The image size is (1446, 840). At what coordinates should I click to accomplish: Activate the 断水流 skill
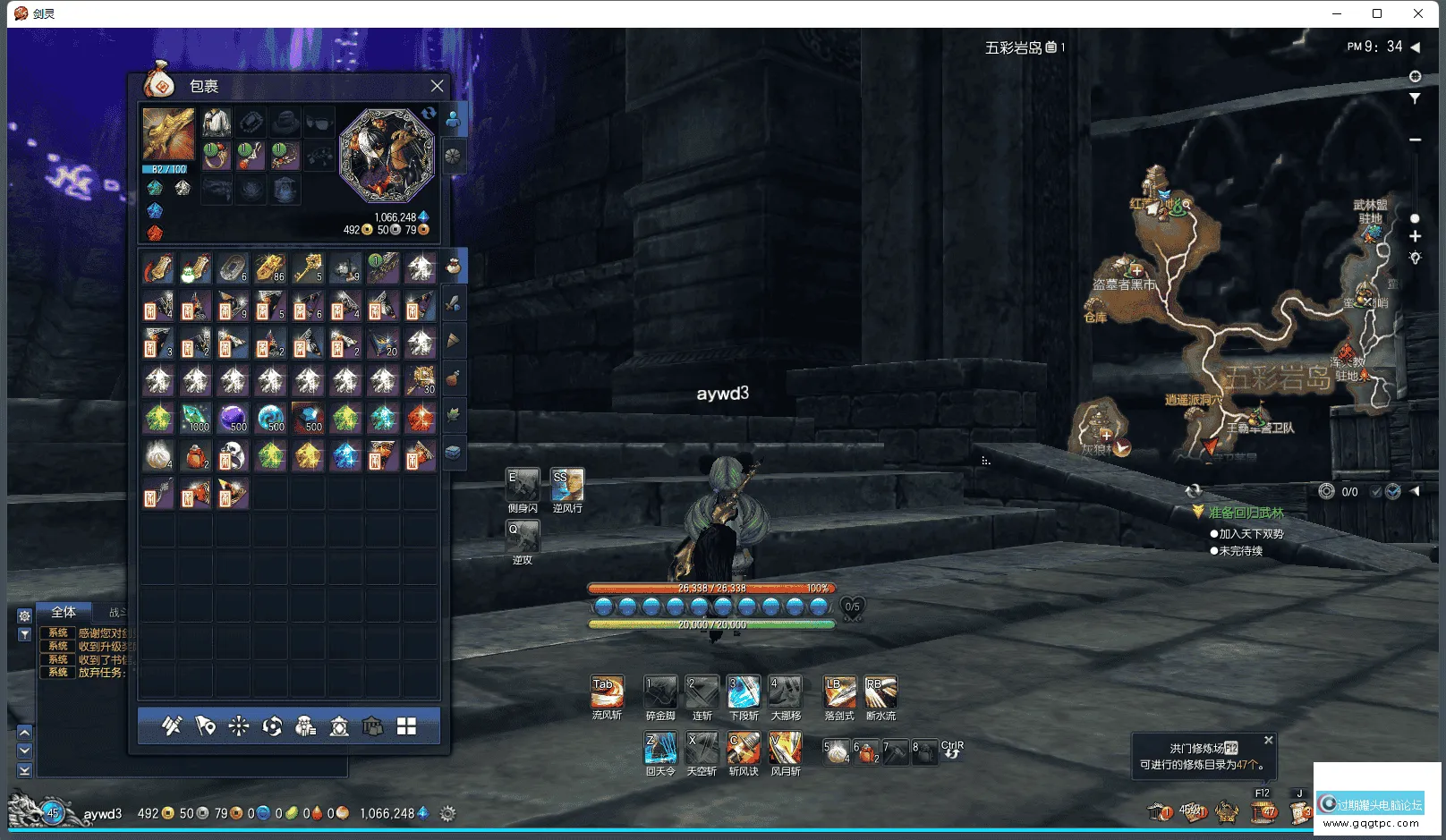pyautogui.click(x=880, y=692)
